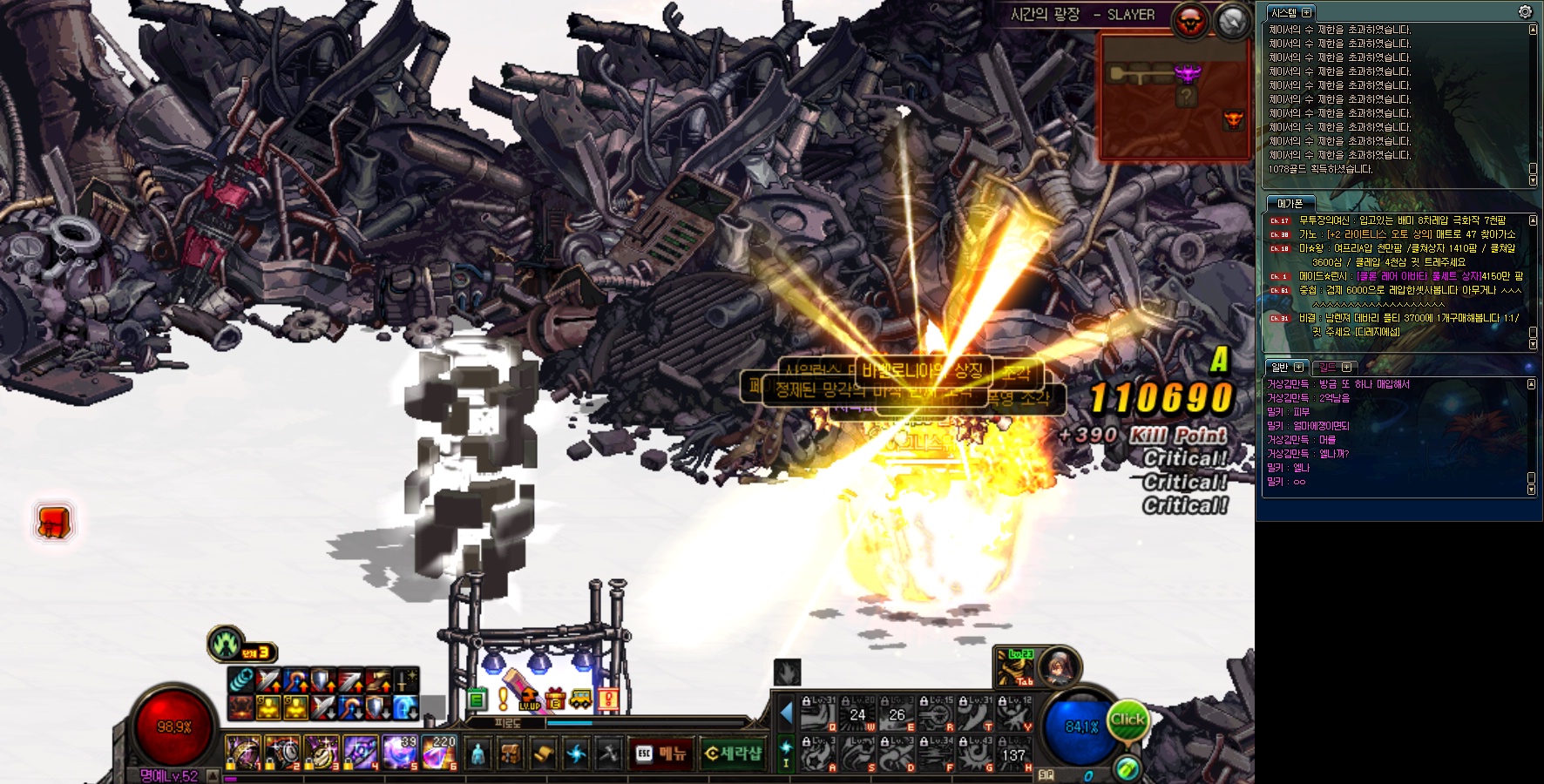Open the 세라샵 cash shop
The width and height of the screenshot is (1544, 784).
pos(732,754)
